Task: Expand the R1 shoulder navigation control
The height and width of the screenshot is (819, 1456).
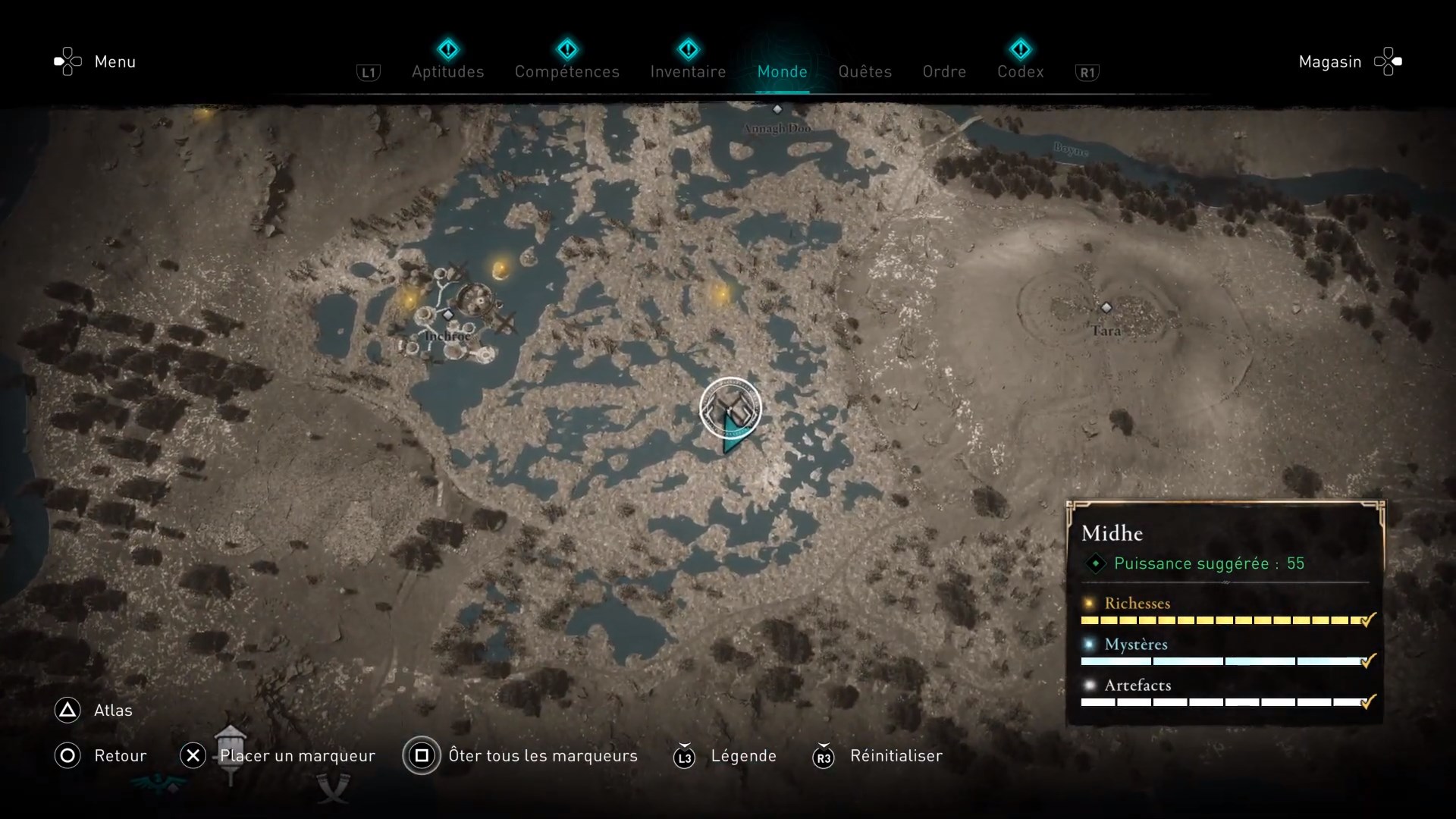Action: point(1087,72)
